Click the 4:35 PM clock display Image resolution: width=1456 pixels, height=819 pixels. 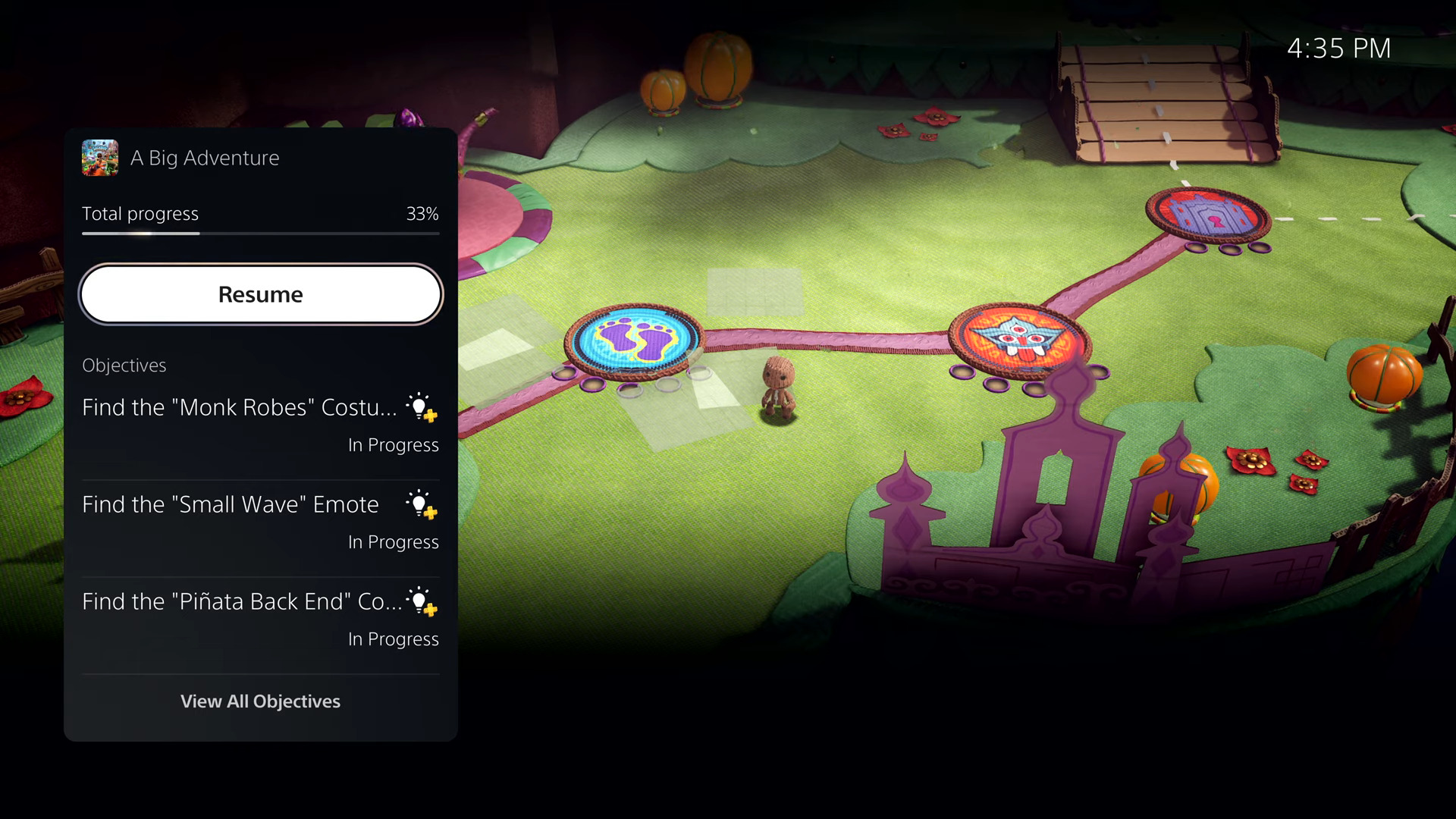(1339, 48)
